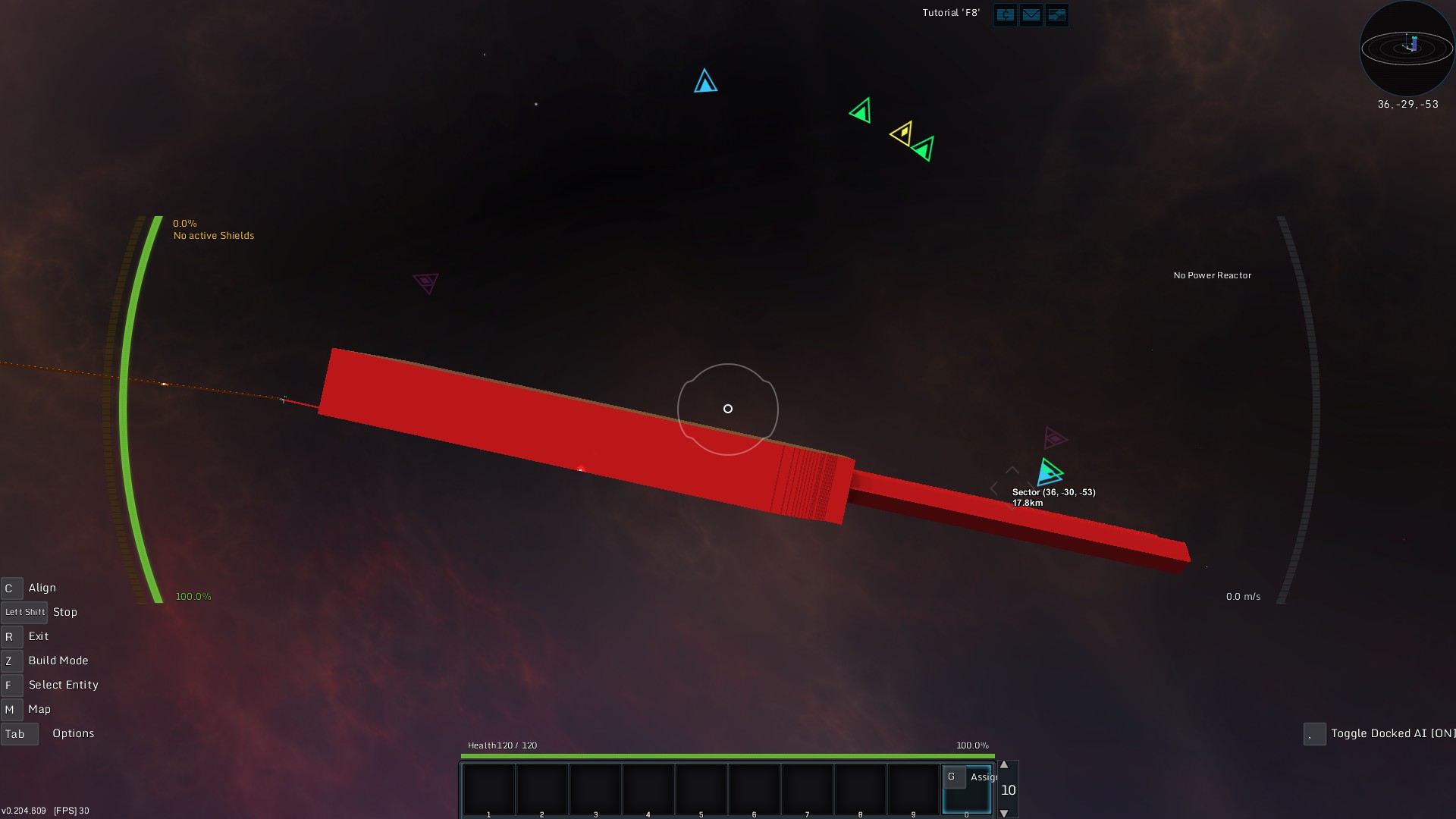The image size is (1456, 819).
Task: Select the Sector (36, -30, -53) waypoint marker
Action: tap(1050, 472)
